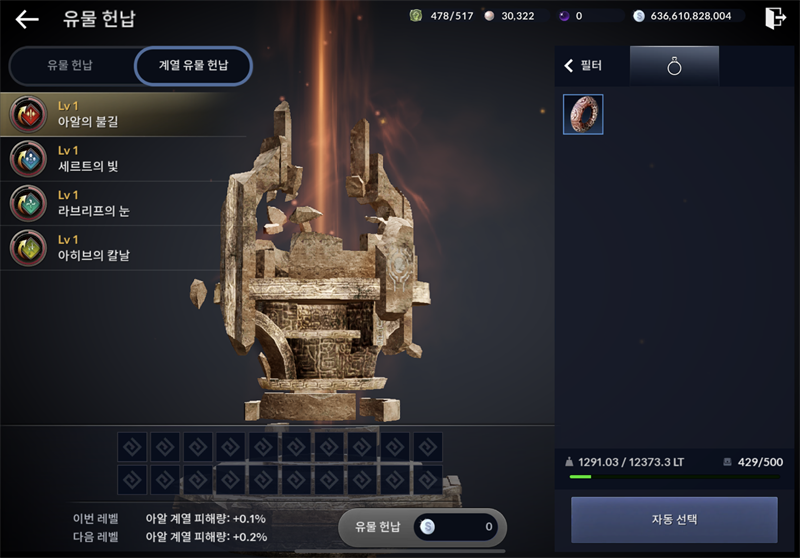Click the exit door icon
This screenshot has height=558, width=800.
[x=774, y=17]
